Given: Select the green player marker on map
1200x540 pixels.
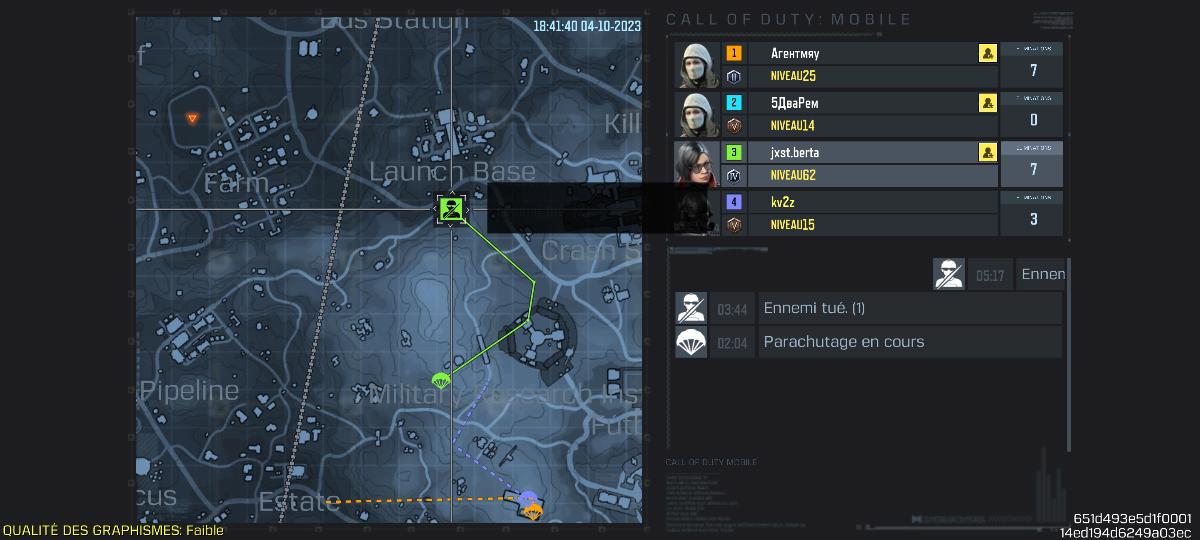Looking at the screenshot, I should [x=452, y=209].
